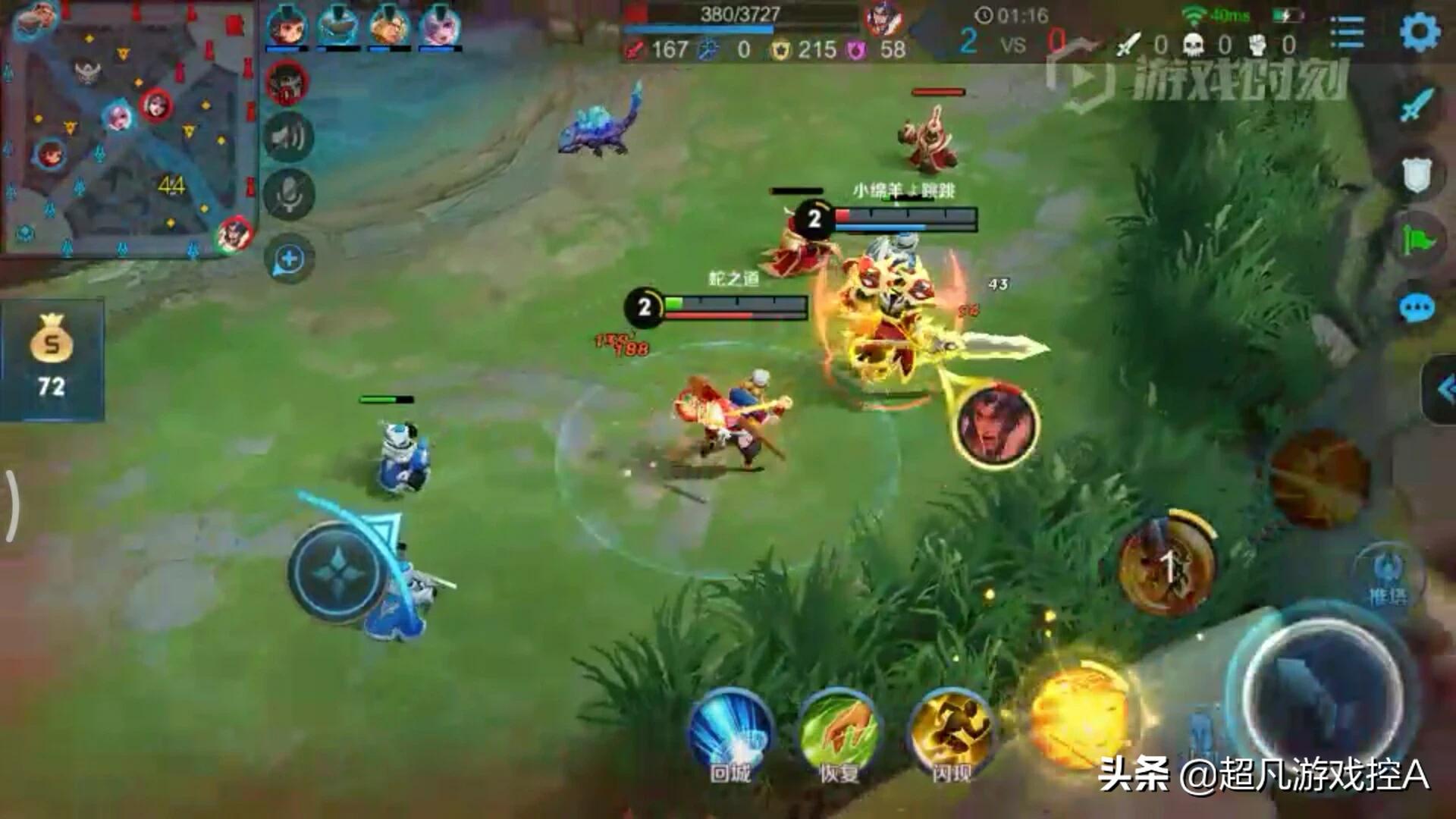Expand the side panel arrow
The image size is (1456, 819).
pos(1443,390)
